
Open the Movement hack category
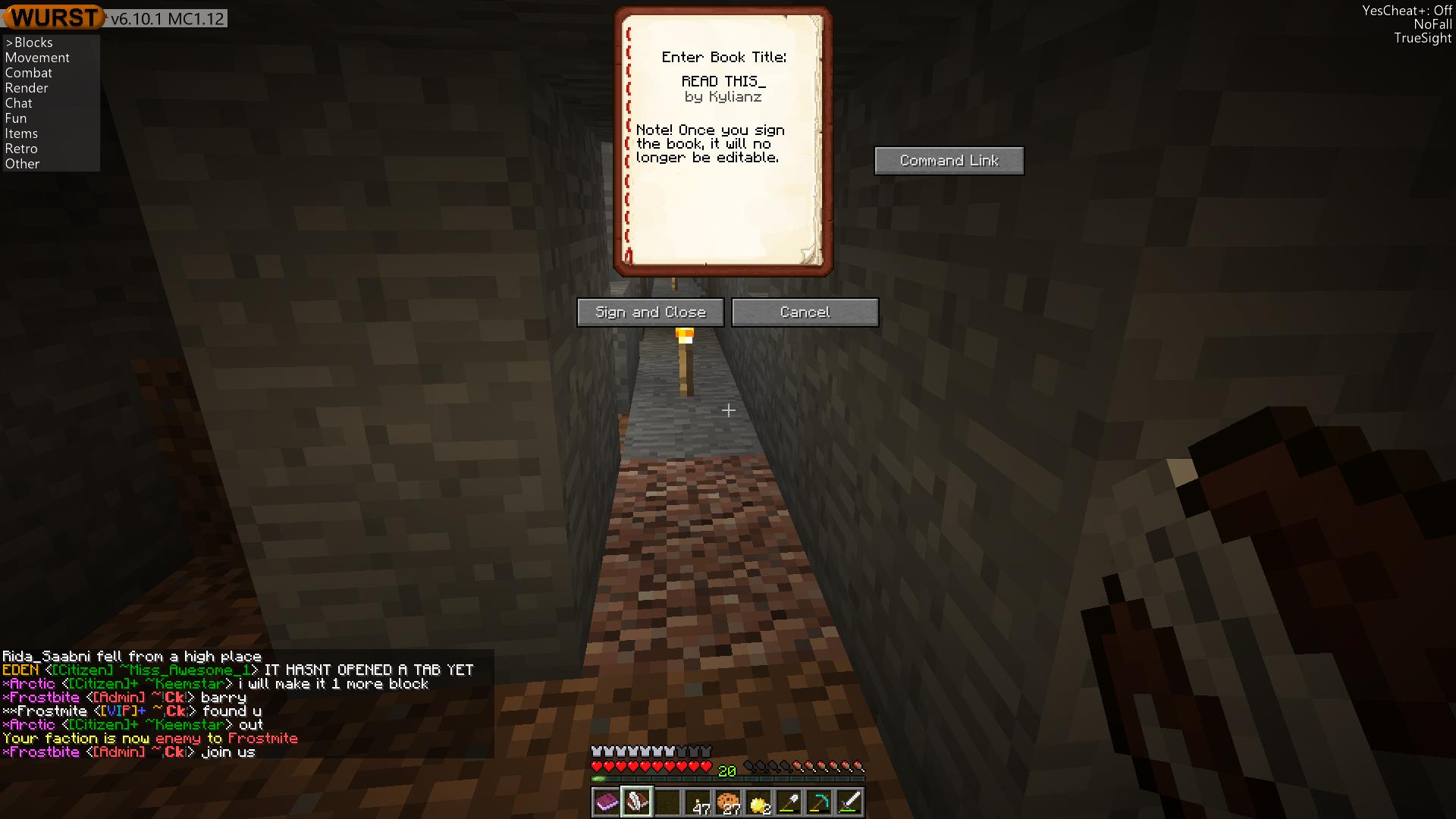pos(37,58)
